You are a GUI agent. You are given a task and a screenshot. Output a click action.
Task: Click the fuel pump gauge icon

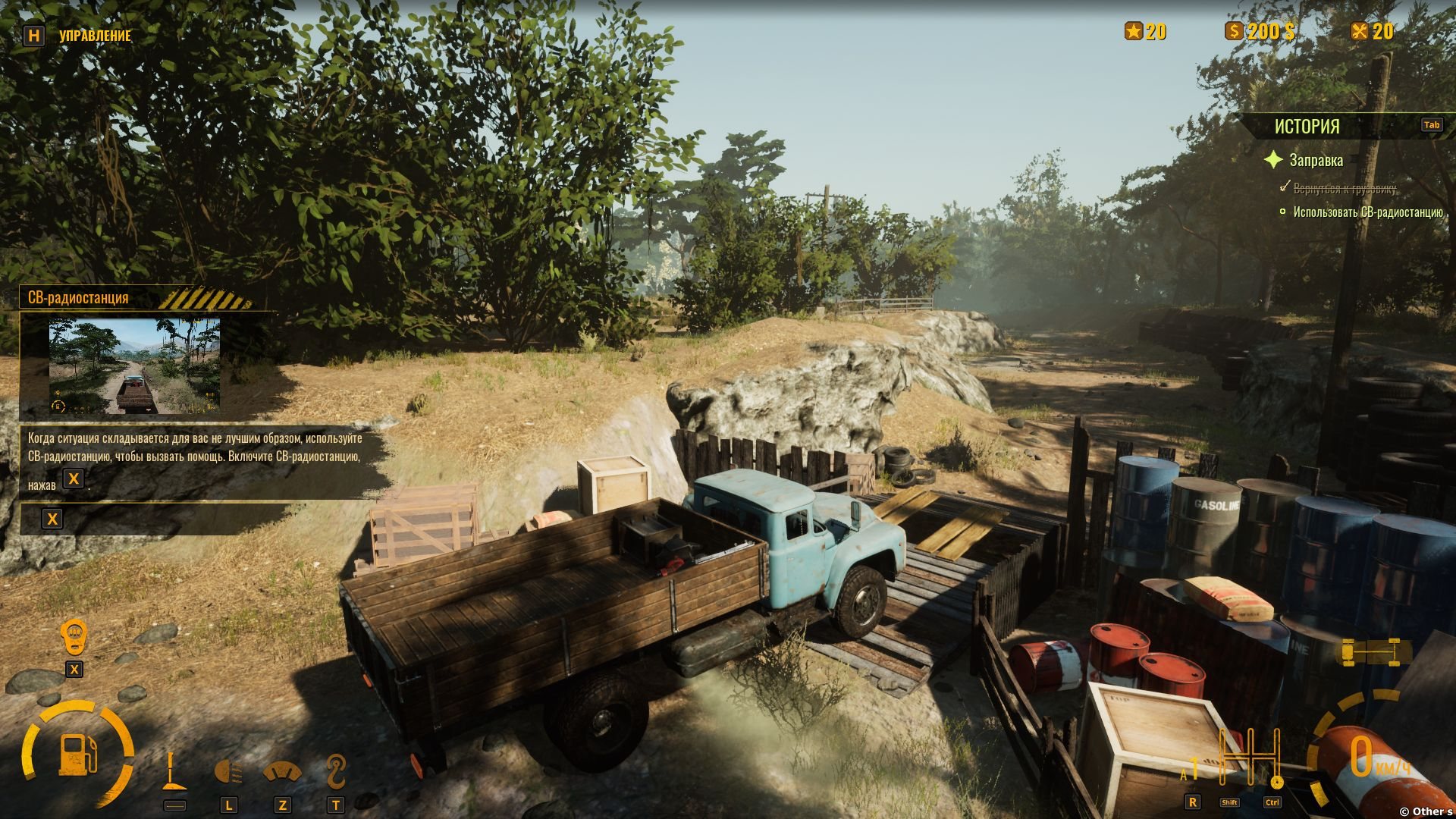click(x=78, y=753)
